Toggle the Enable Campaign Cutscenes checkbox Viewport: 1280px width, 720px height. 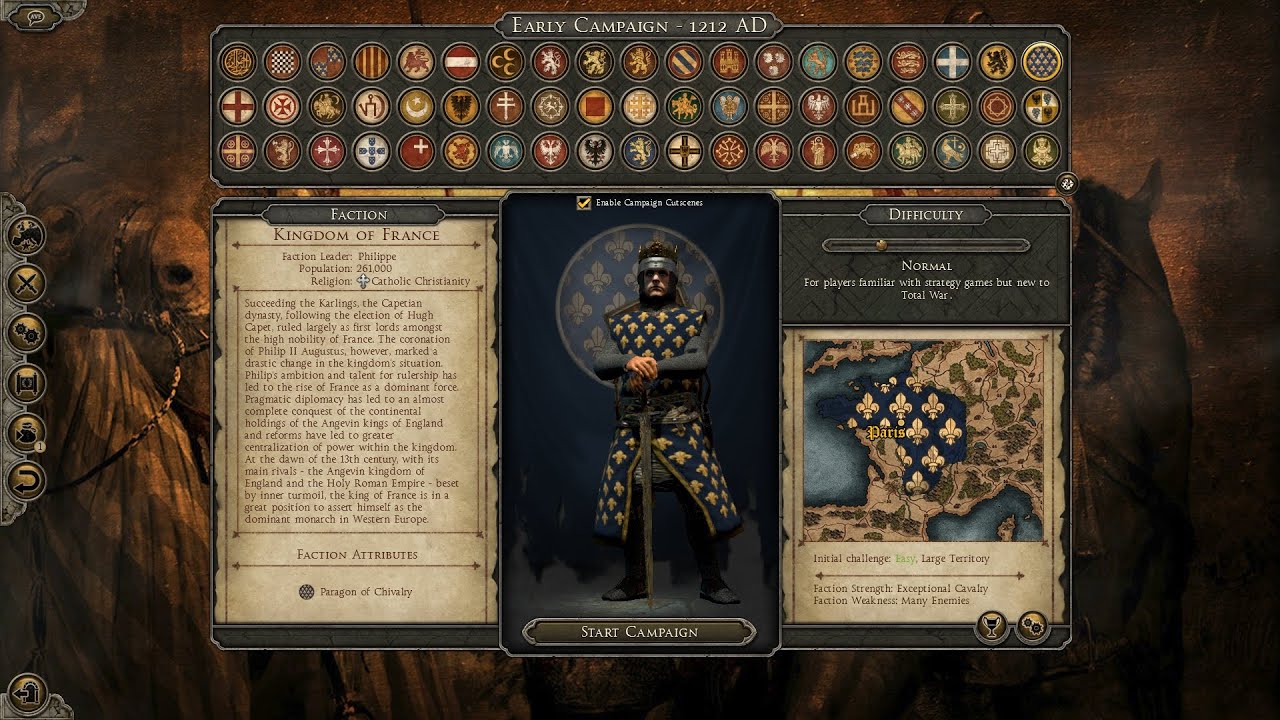click(x=584, y=203)
